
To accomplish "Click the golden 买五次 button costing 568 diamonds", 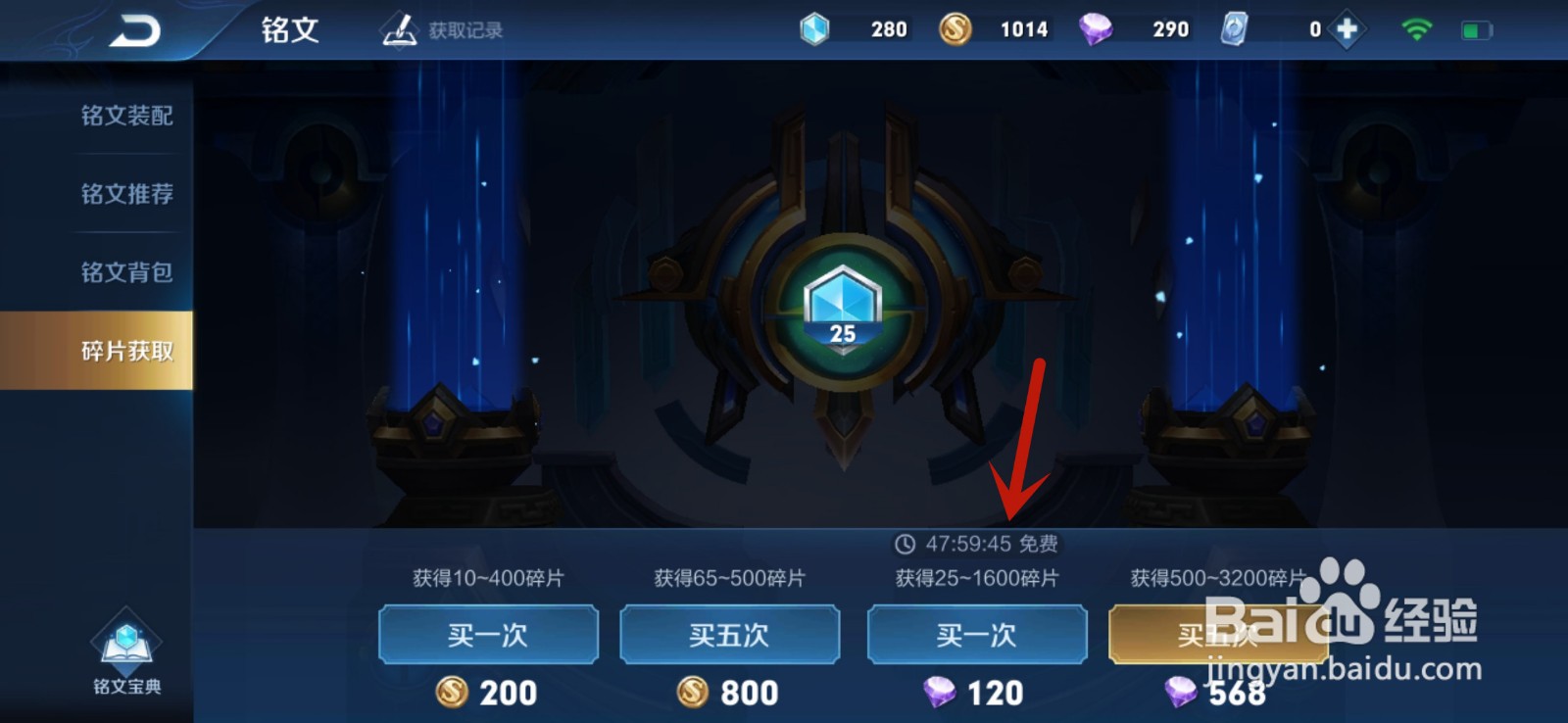I will coord(1222,635).
